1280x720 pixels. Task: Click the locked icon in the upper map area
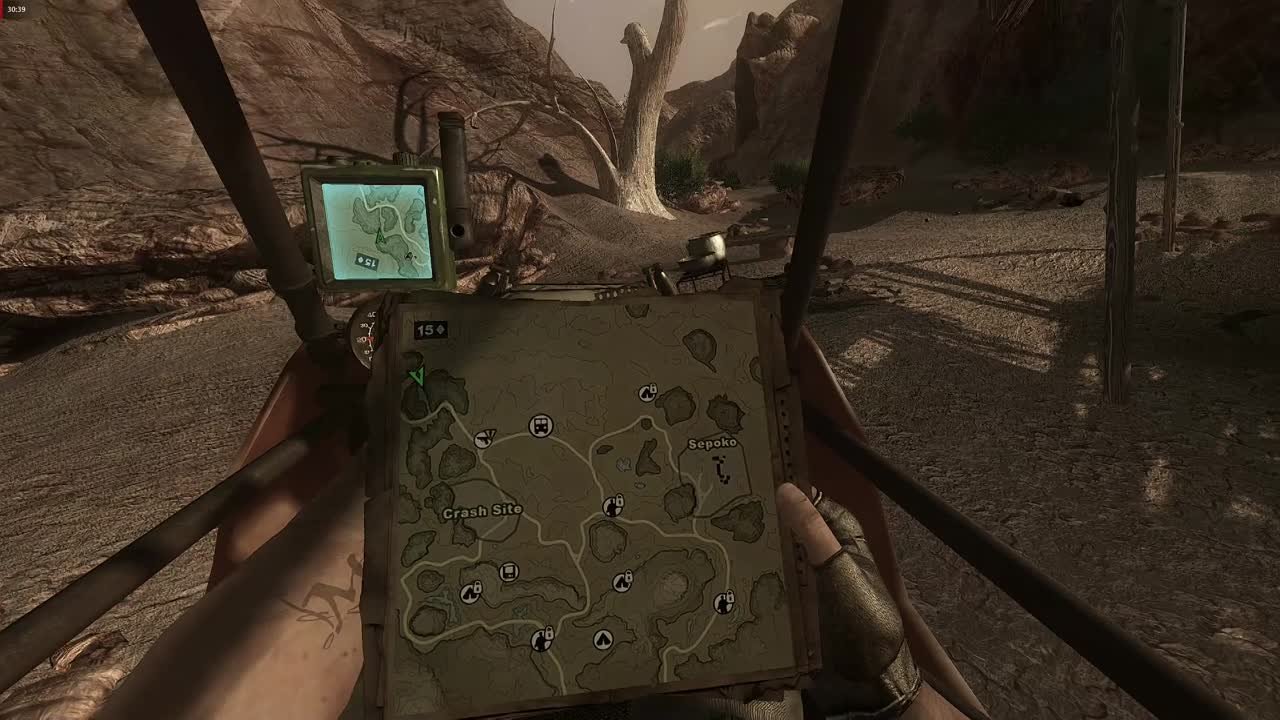point(647,391)
